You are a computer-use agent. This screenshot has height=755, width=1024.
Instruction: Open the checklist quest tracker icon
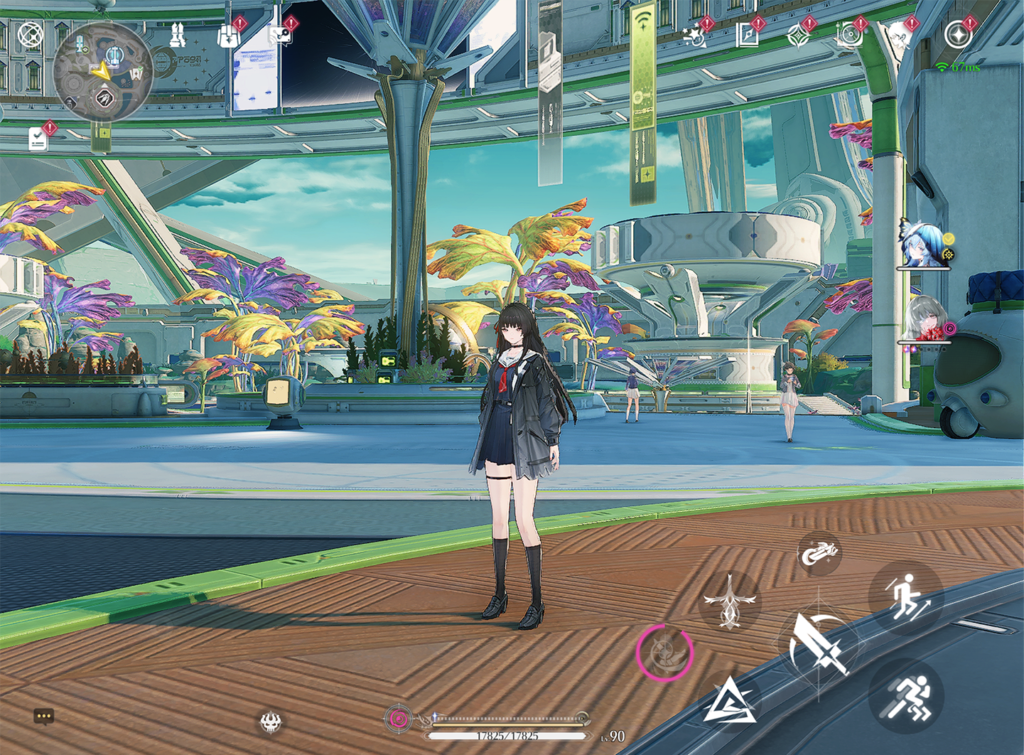coord(38,138)
